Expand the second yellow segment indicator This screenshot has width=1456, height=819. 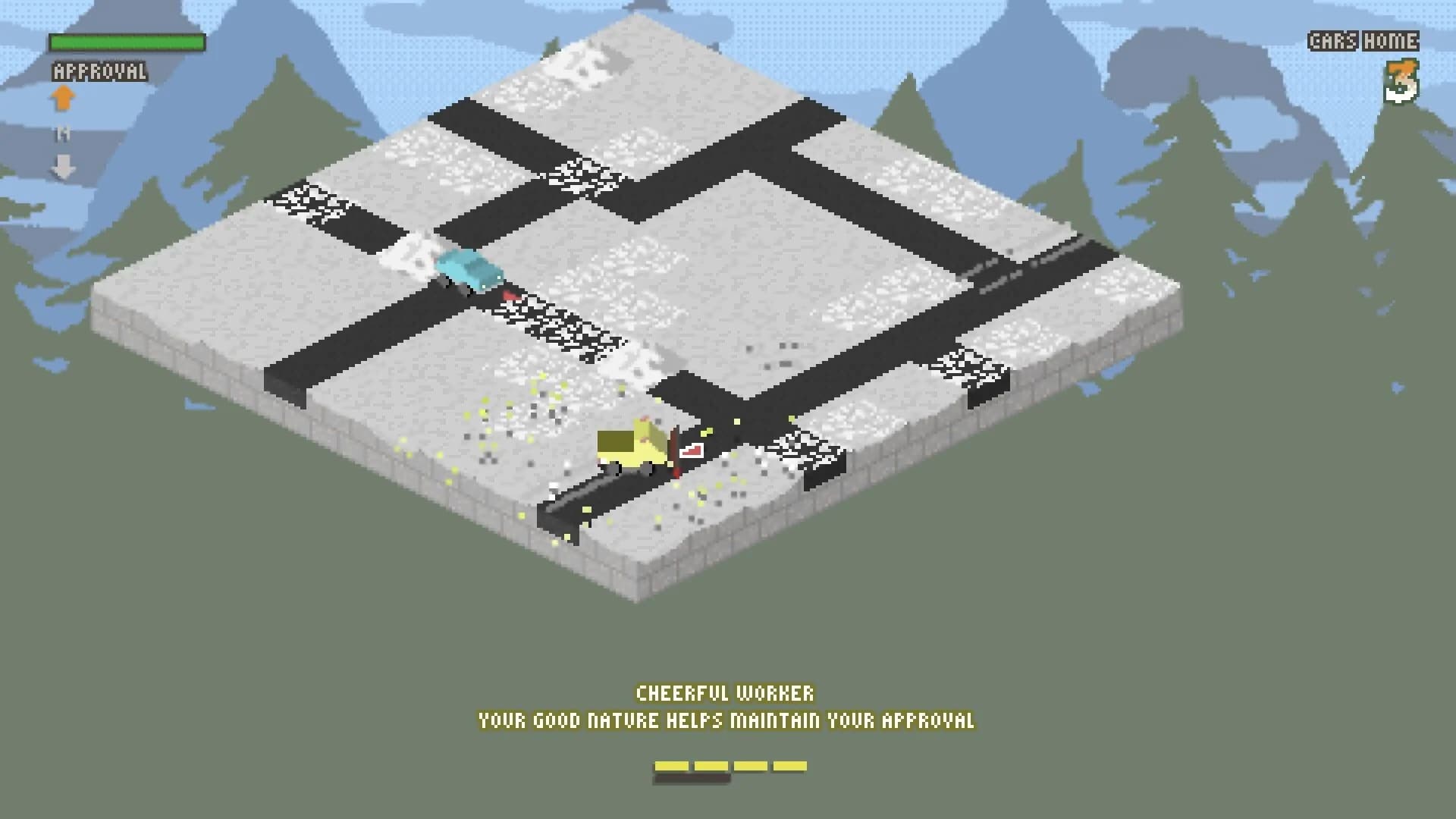tap(709, 767)
